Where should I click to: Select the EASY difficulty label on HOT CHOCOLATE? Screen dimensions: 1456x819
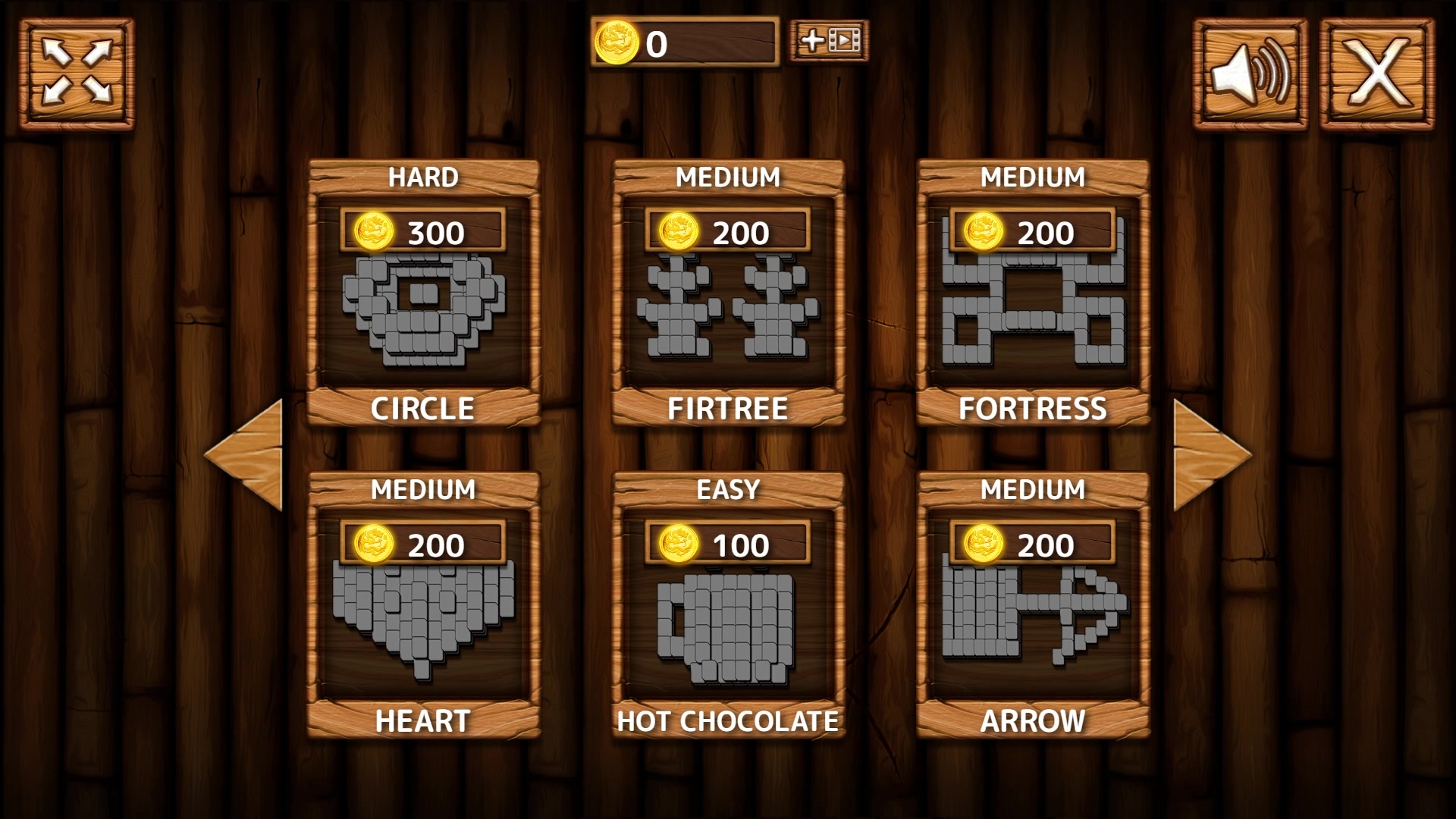pos(730,489)
